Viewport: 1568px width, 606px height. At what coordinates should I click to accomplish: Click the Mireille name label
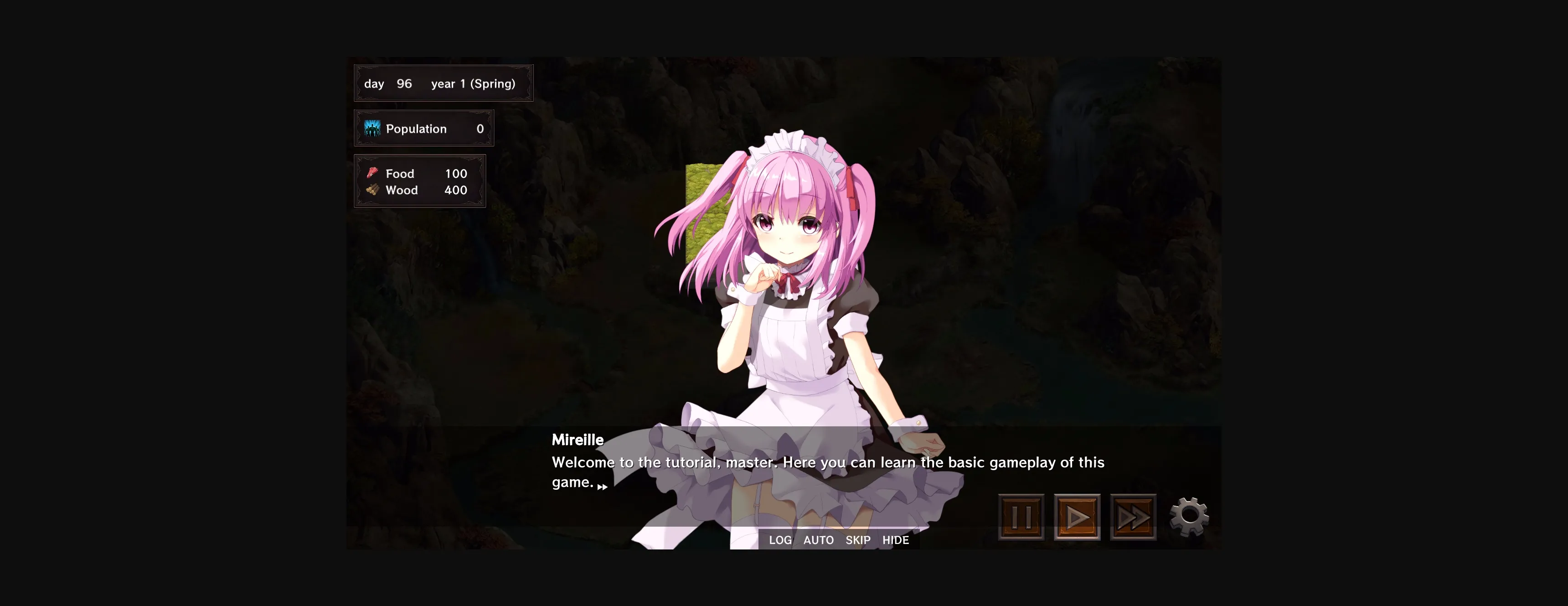[577, 440]
